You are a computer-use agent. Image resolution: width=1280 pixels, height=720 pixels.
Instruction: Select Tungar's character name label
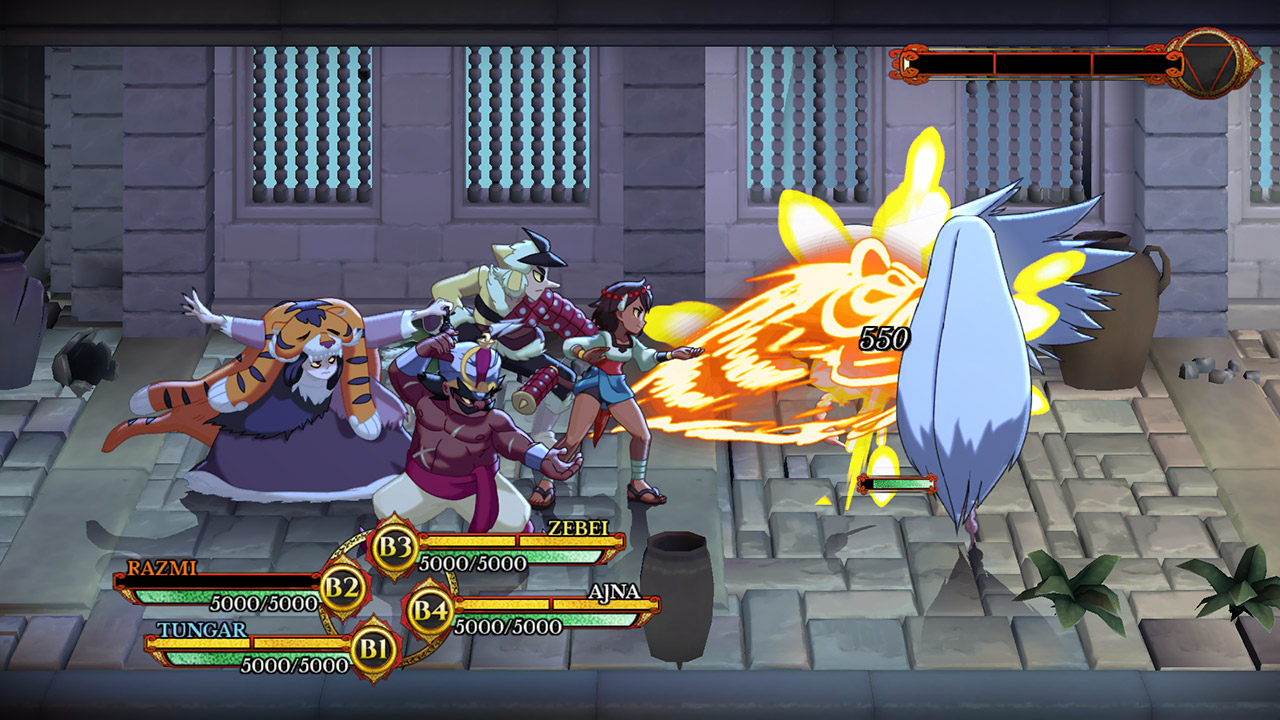pyautogui.click(x=203, y=629)
